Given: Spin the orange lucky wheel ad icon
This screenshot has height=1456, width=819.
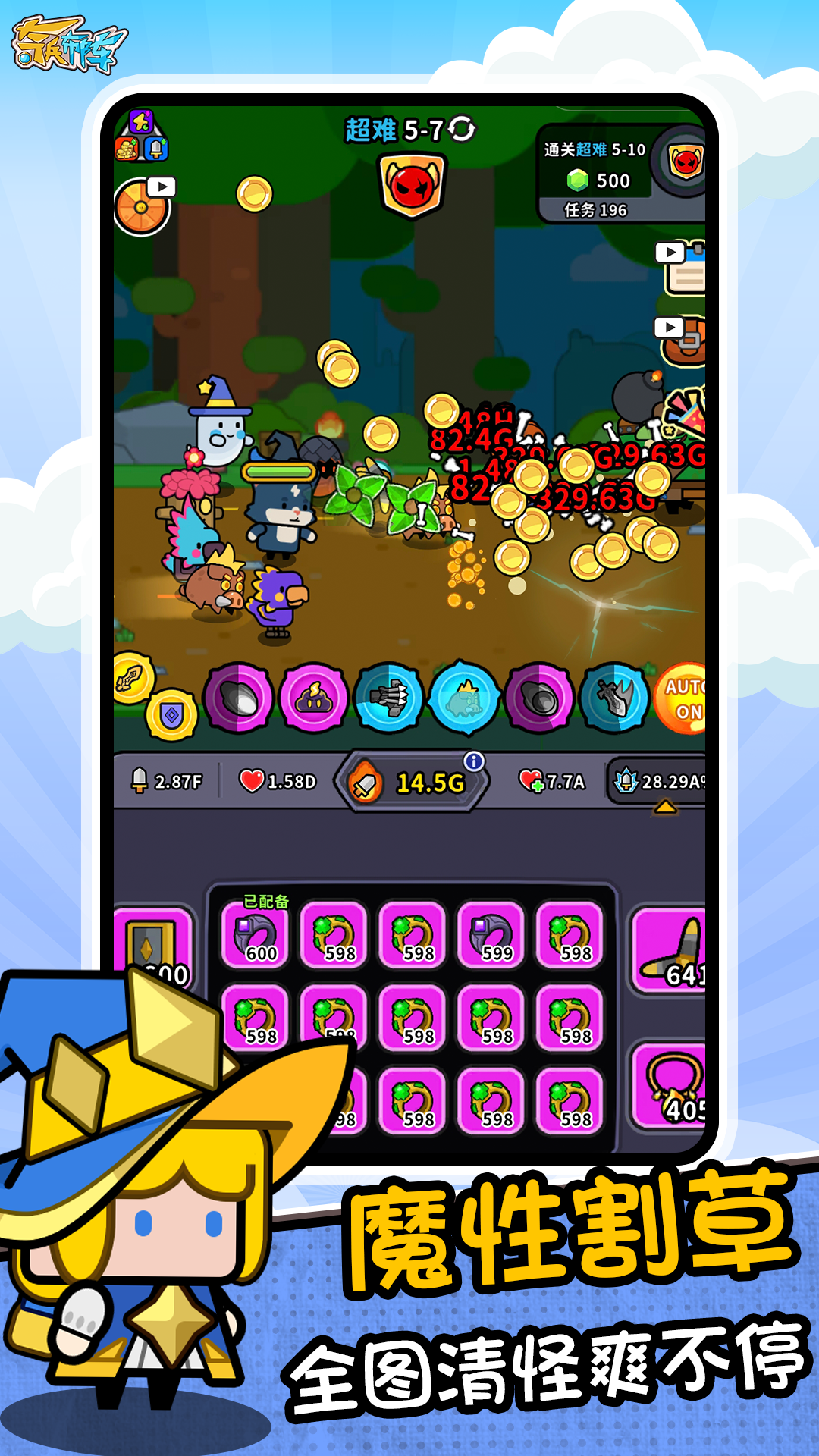Looking at the screenshot, I should point(142,206).
